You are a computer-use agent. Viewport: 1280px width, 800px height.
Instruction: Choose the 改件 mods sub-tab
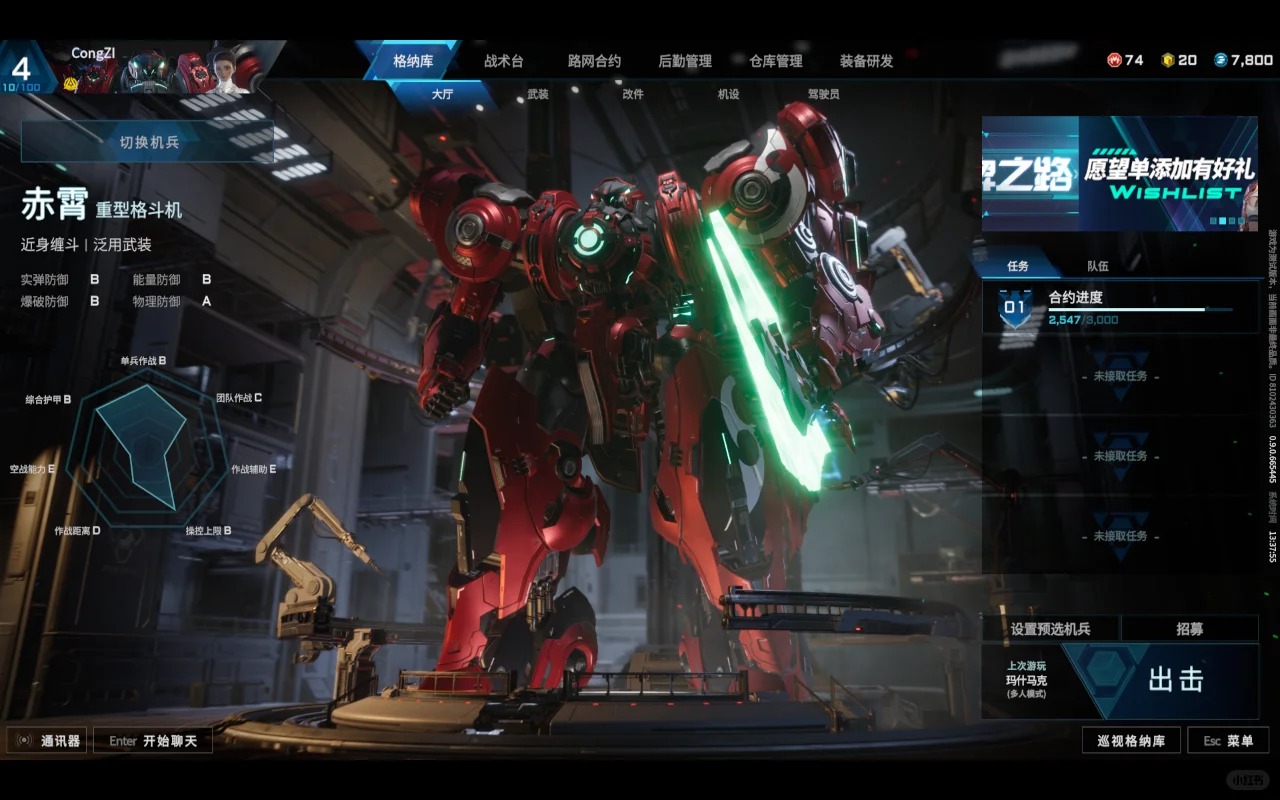(633, 94)
